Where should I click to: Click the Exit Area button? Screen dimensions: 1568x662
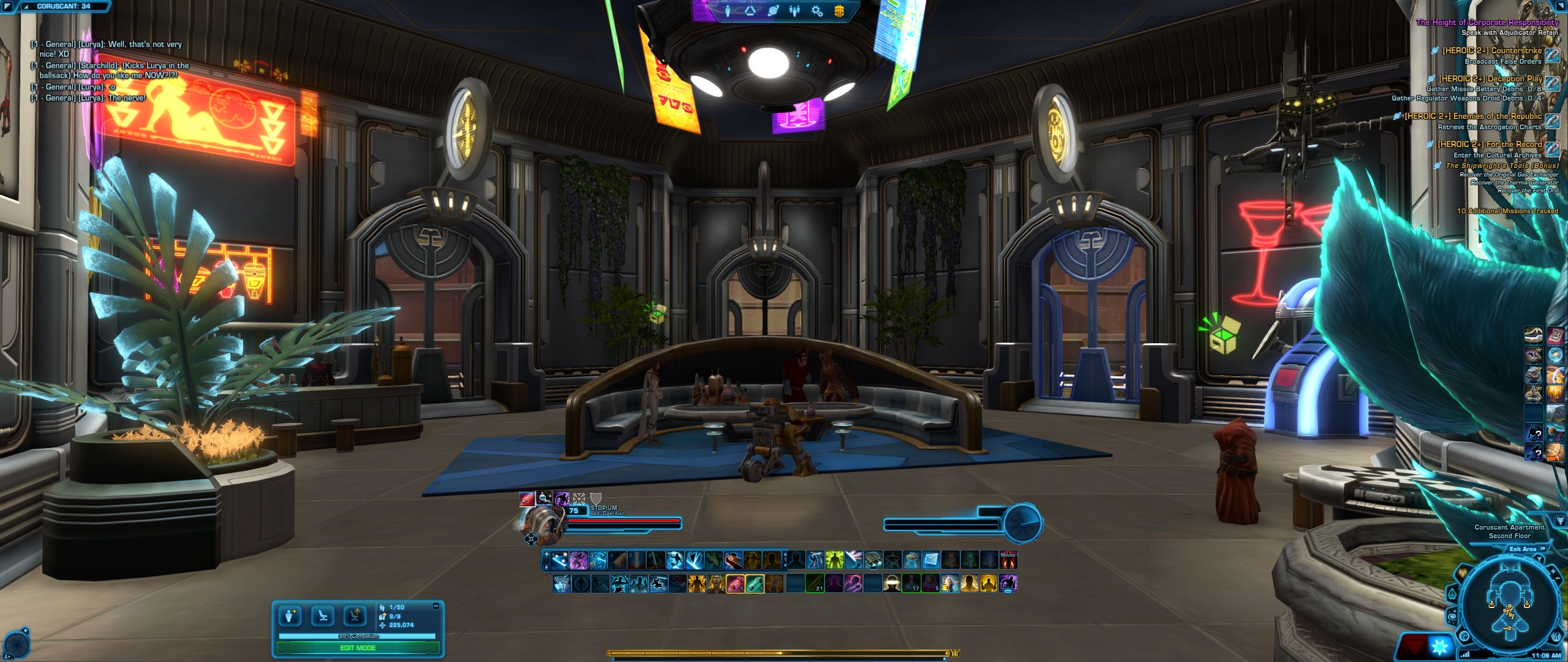click(1527, 549)
